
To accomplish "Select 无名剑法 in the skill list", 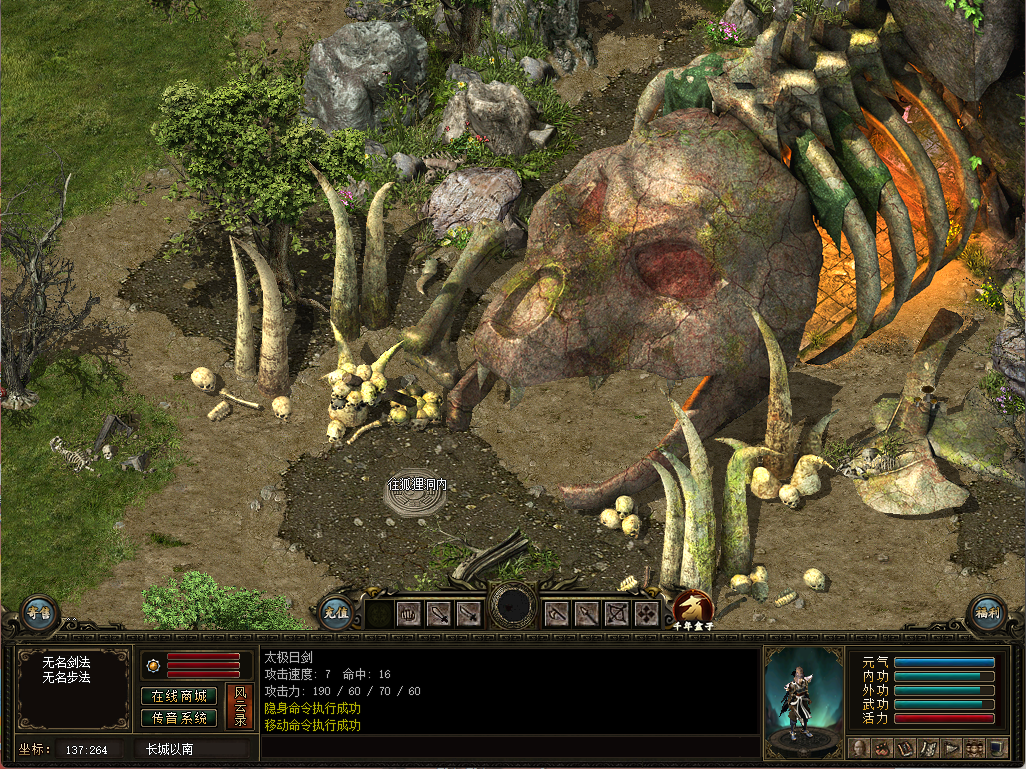I will point(66,662).
